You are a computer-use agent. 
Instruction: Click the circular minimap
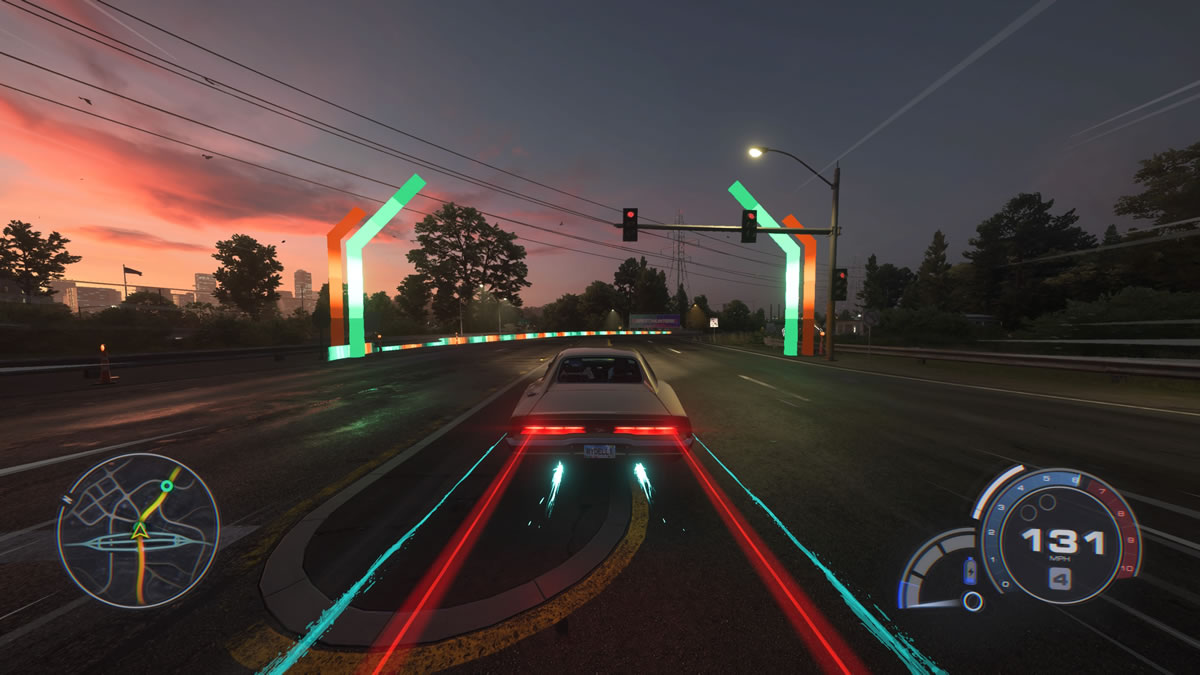[138, 530]
